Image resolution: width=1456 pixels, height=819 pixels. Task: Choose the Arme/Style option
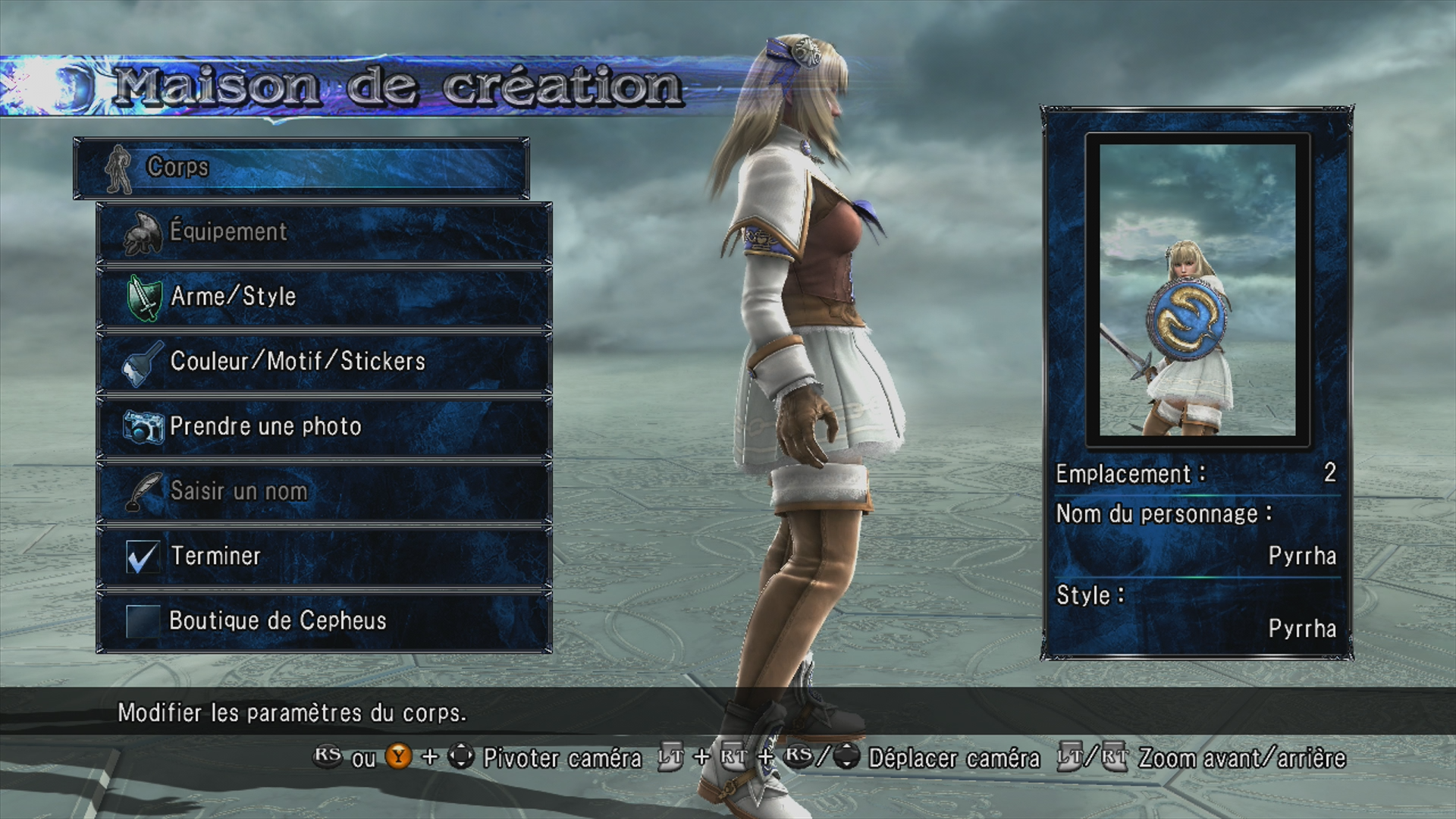[325, 297]
